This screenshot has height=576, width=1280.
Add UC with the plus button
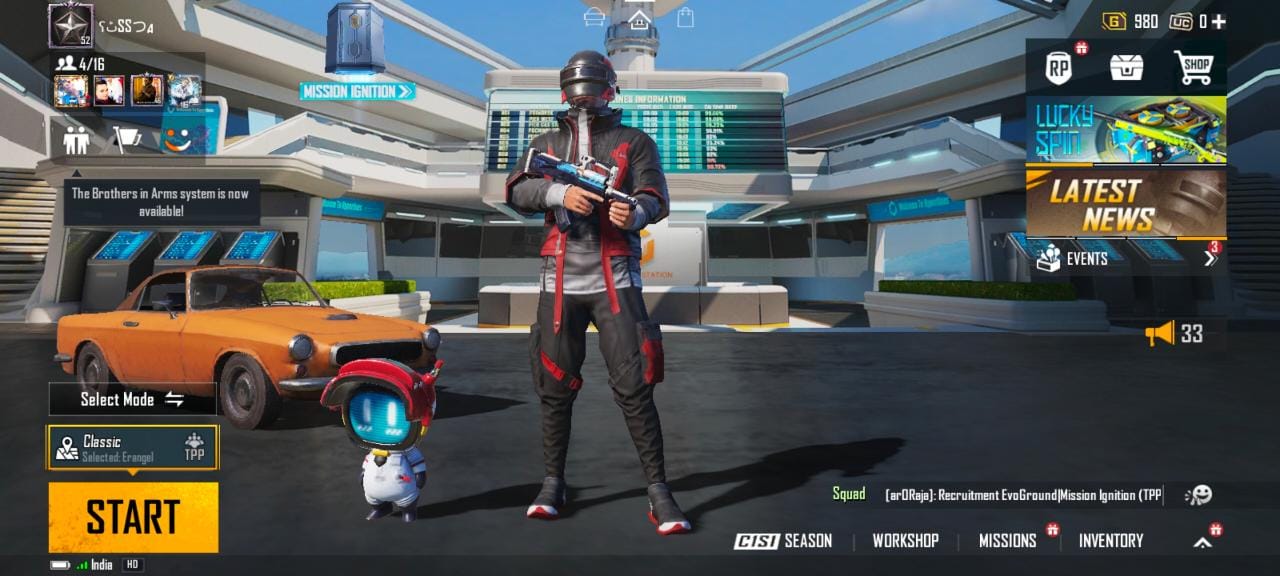(1219, 21)
